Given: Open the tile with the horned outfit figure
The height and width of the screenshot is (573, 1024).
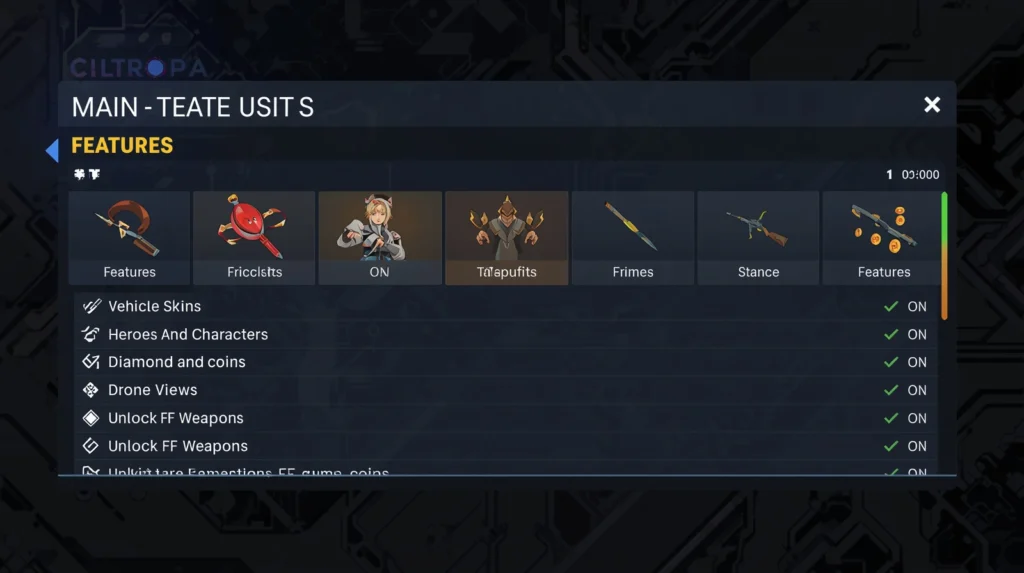Looking at the screenshot, I should coord(506,238).
